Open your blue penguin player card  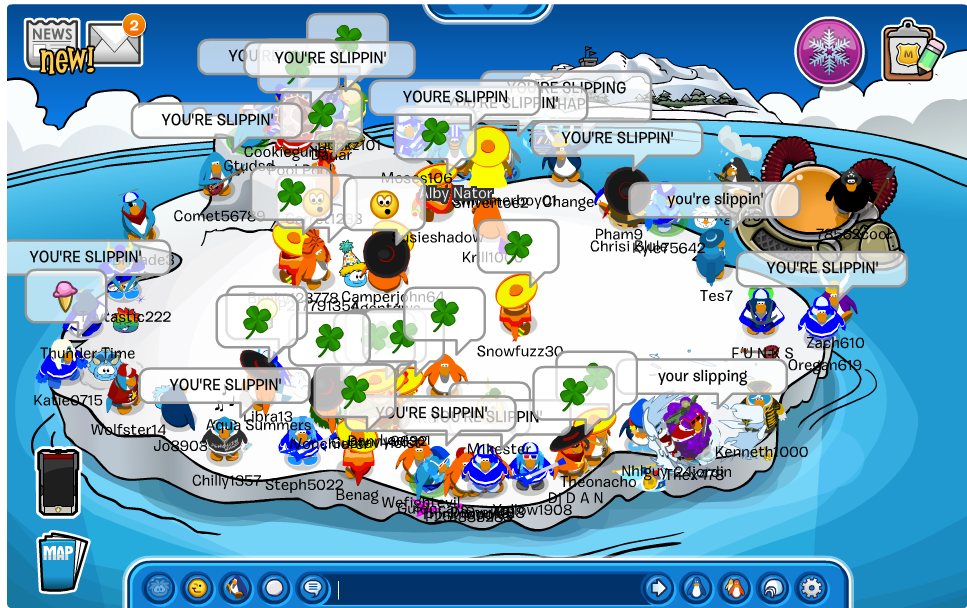pos(696,587)
